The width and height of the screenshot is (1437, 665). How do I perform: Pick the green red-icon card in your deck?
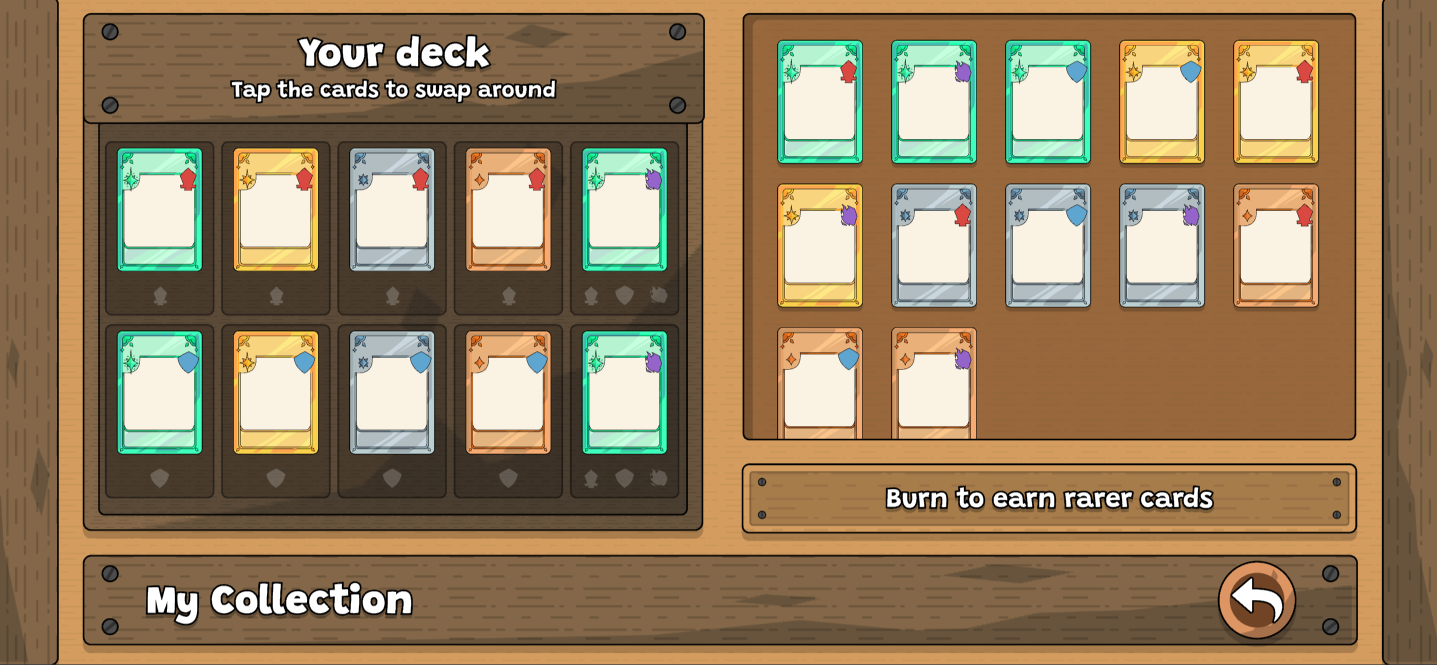click(160, 210)
